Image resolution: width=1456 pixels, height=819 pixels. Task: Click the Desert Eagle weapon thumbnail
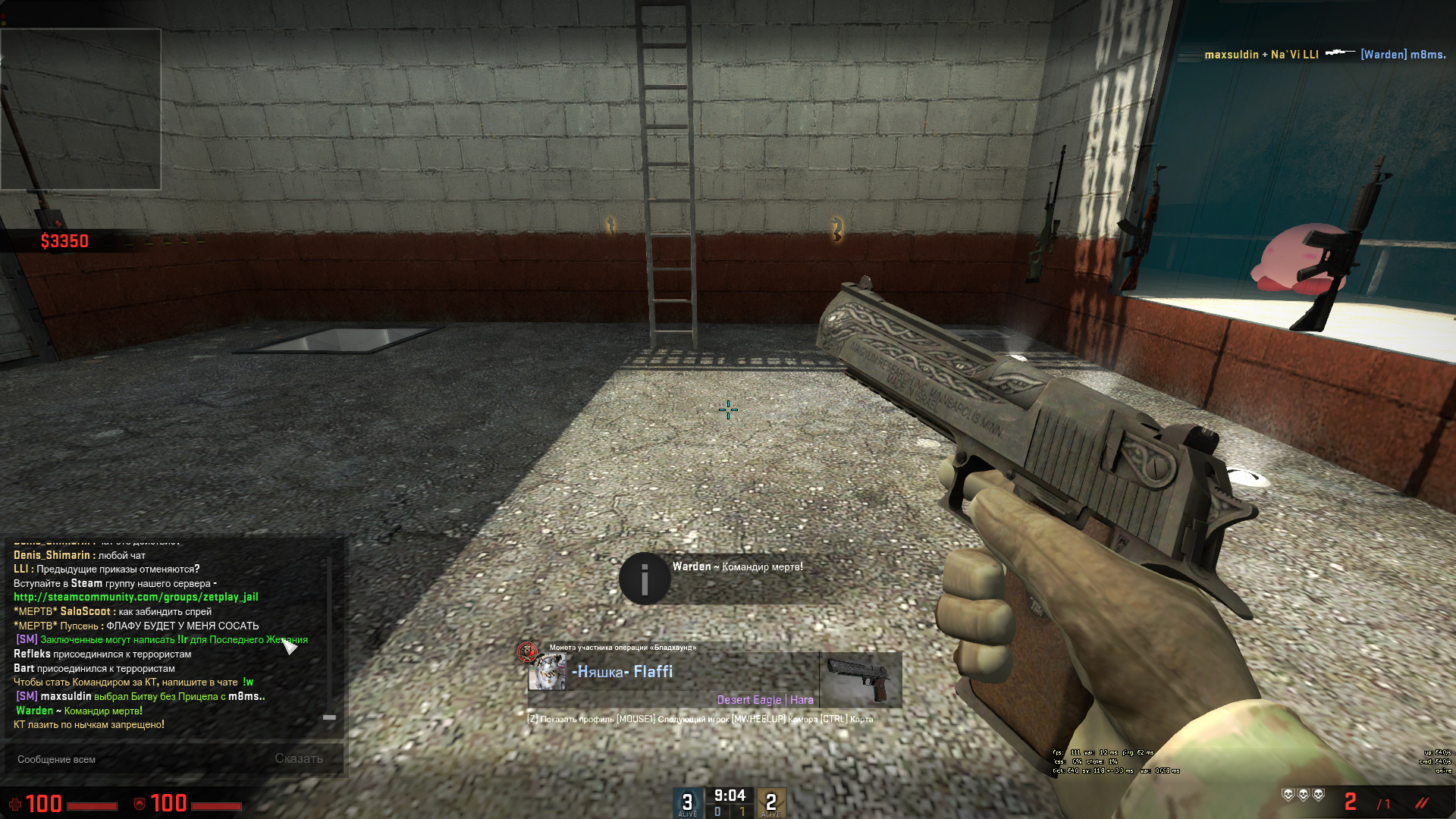860,679
